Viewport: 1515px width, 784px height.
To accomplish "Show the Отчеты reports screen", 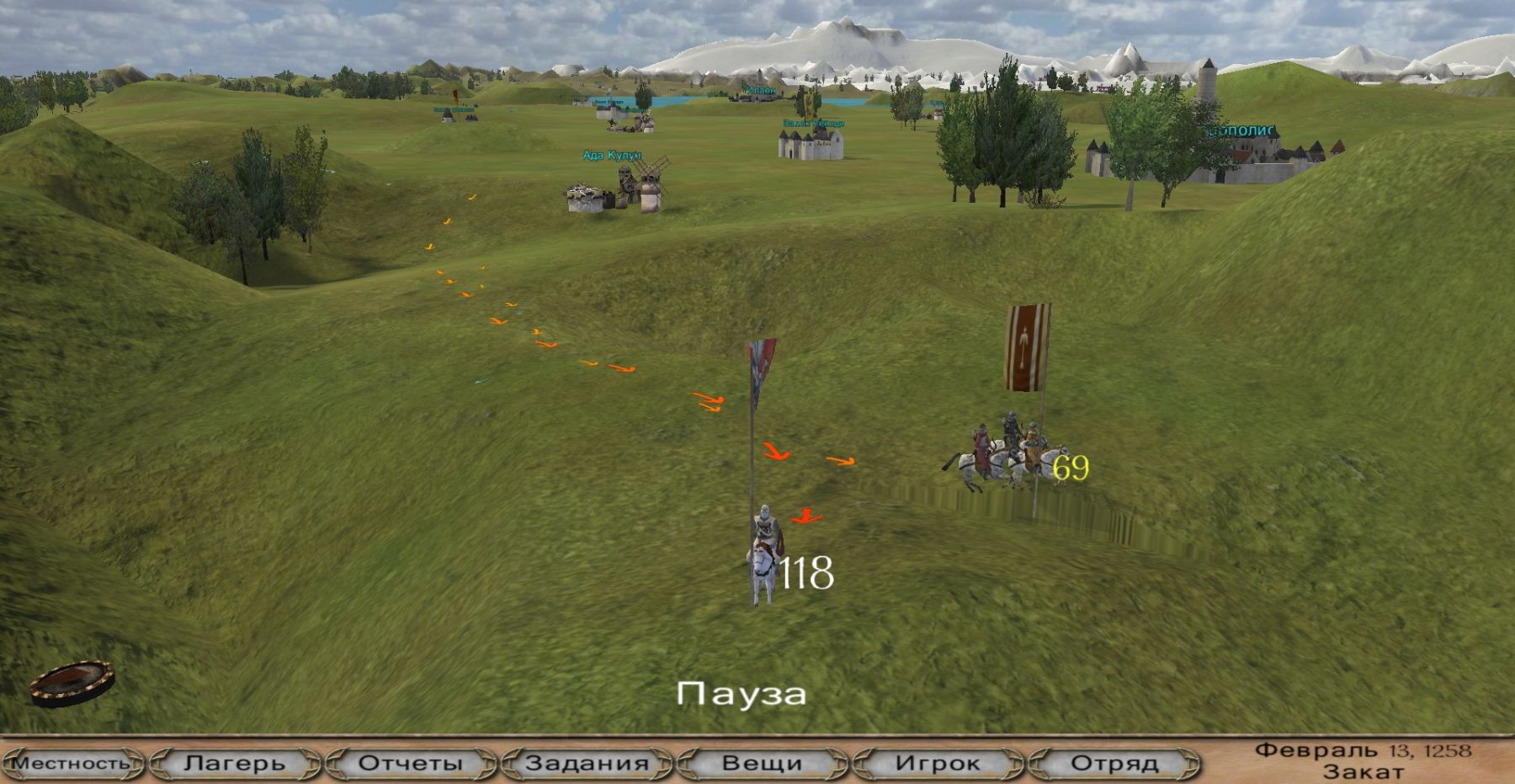I will [x=411, y=763].
